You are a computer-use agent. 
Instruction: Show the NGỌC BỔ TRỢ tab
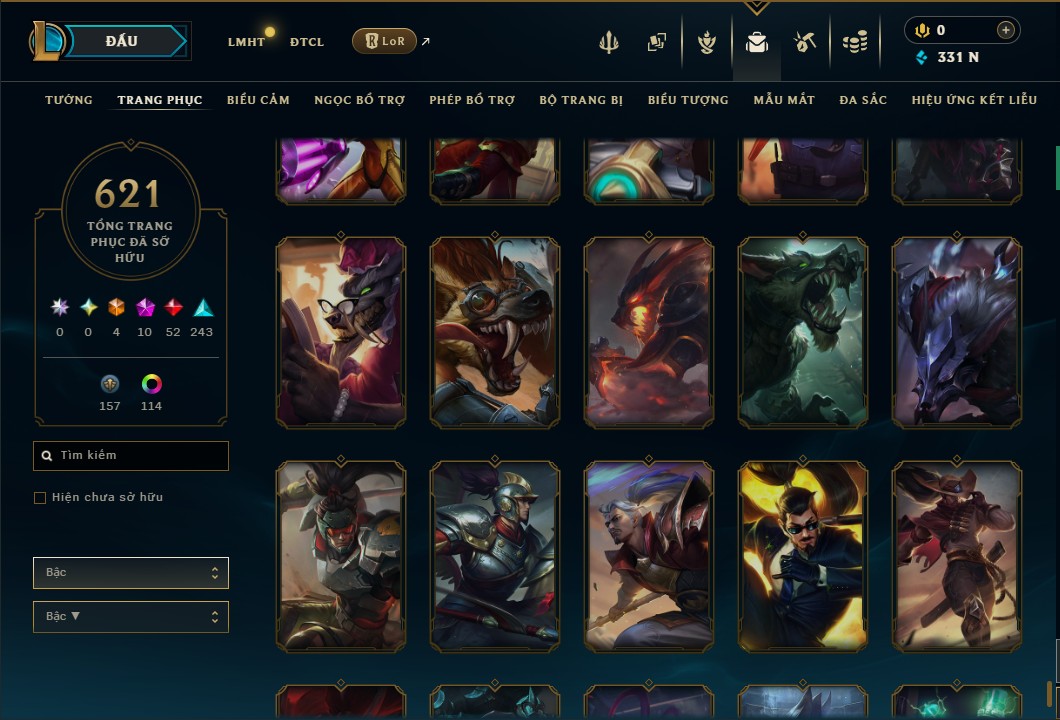click(x=359, y=100)
